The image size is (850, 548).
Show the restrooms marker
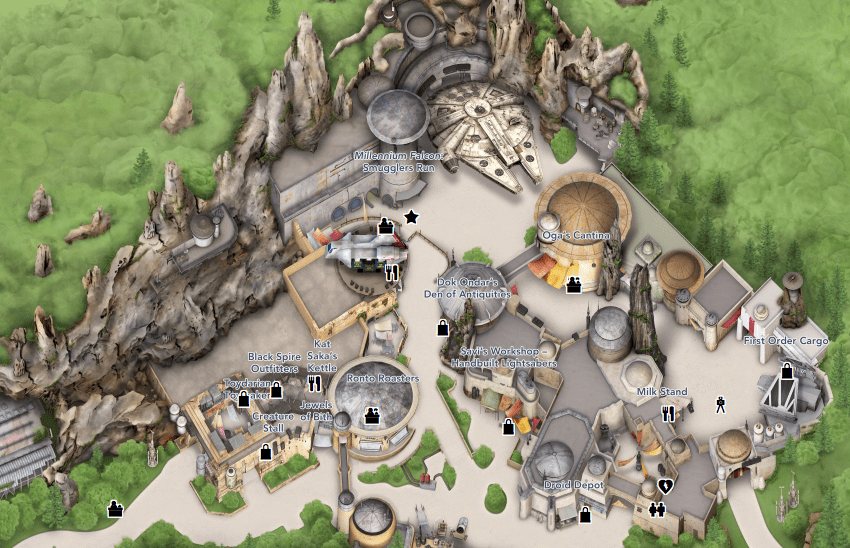tap(657, 508)
